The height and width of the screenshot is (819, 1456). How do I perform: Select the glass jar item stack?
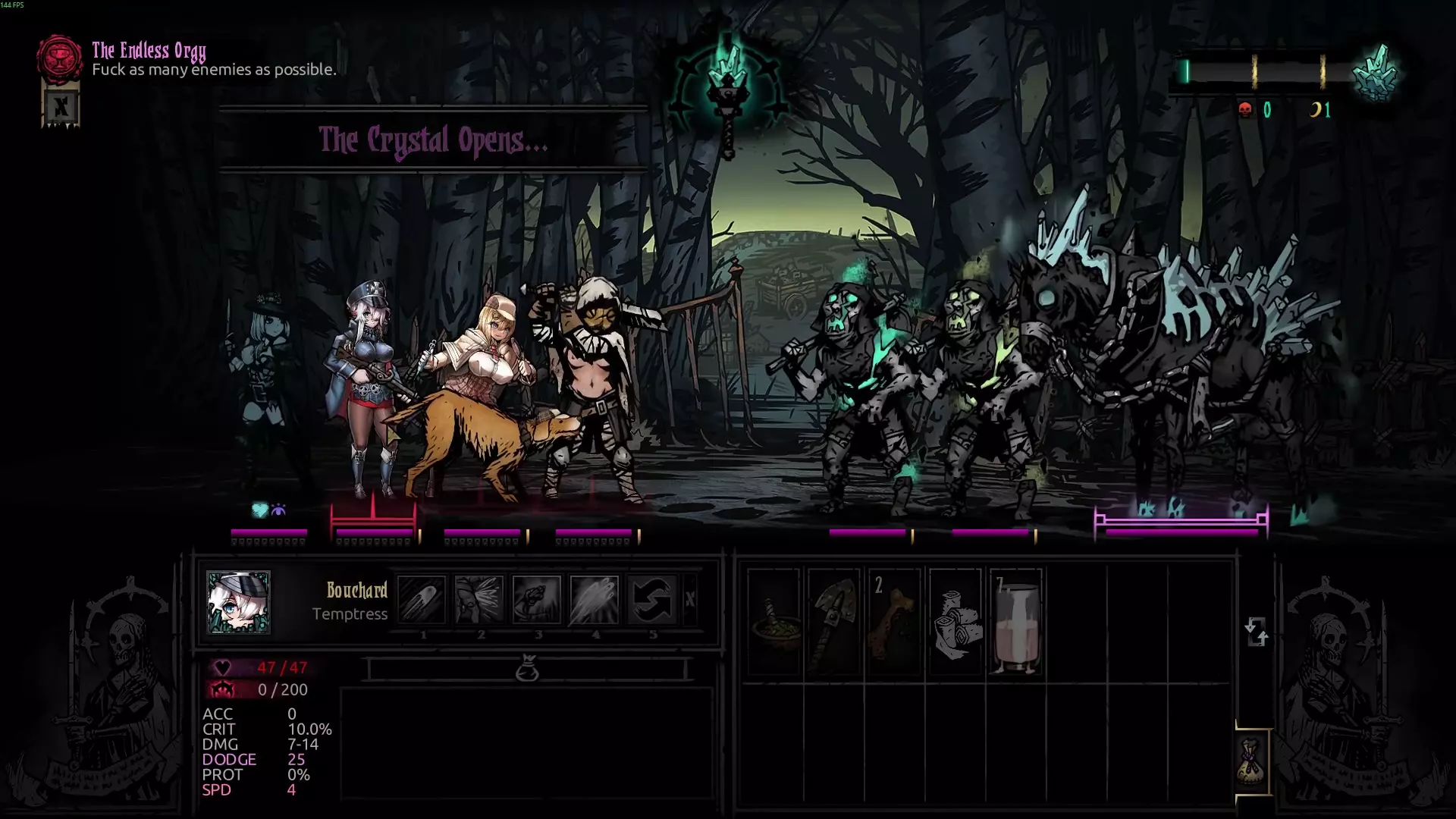point(1015,622)
